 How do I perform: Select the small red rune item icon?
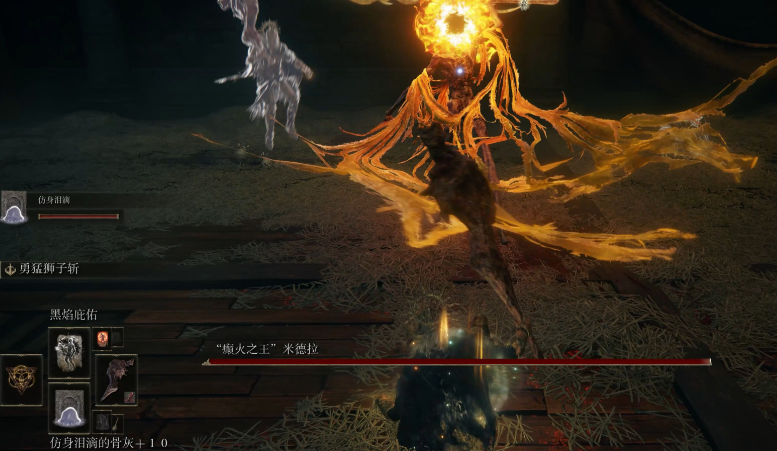101,338
